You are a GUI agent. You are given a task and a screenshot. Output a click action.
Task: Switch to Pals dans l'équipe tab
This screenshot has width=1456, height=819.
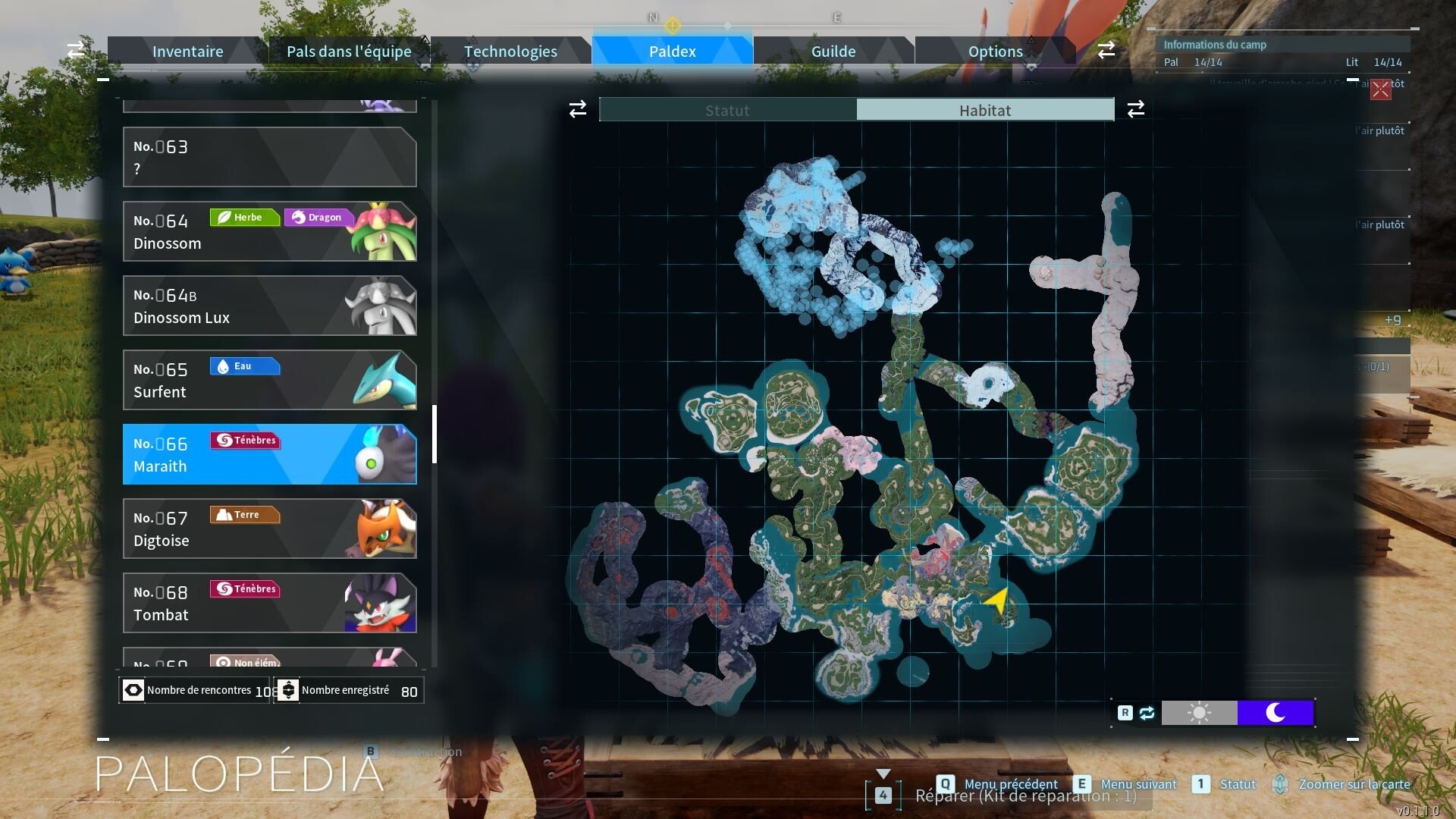[349, 52]
